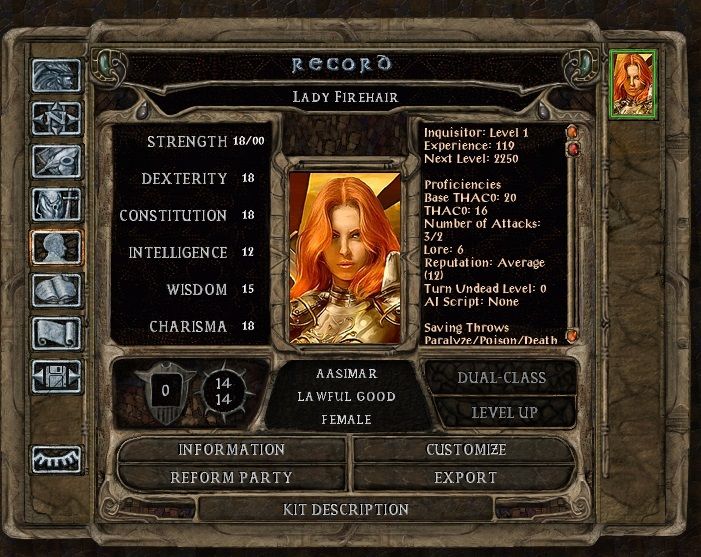Click the Level Up button

tap(500, 412)
